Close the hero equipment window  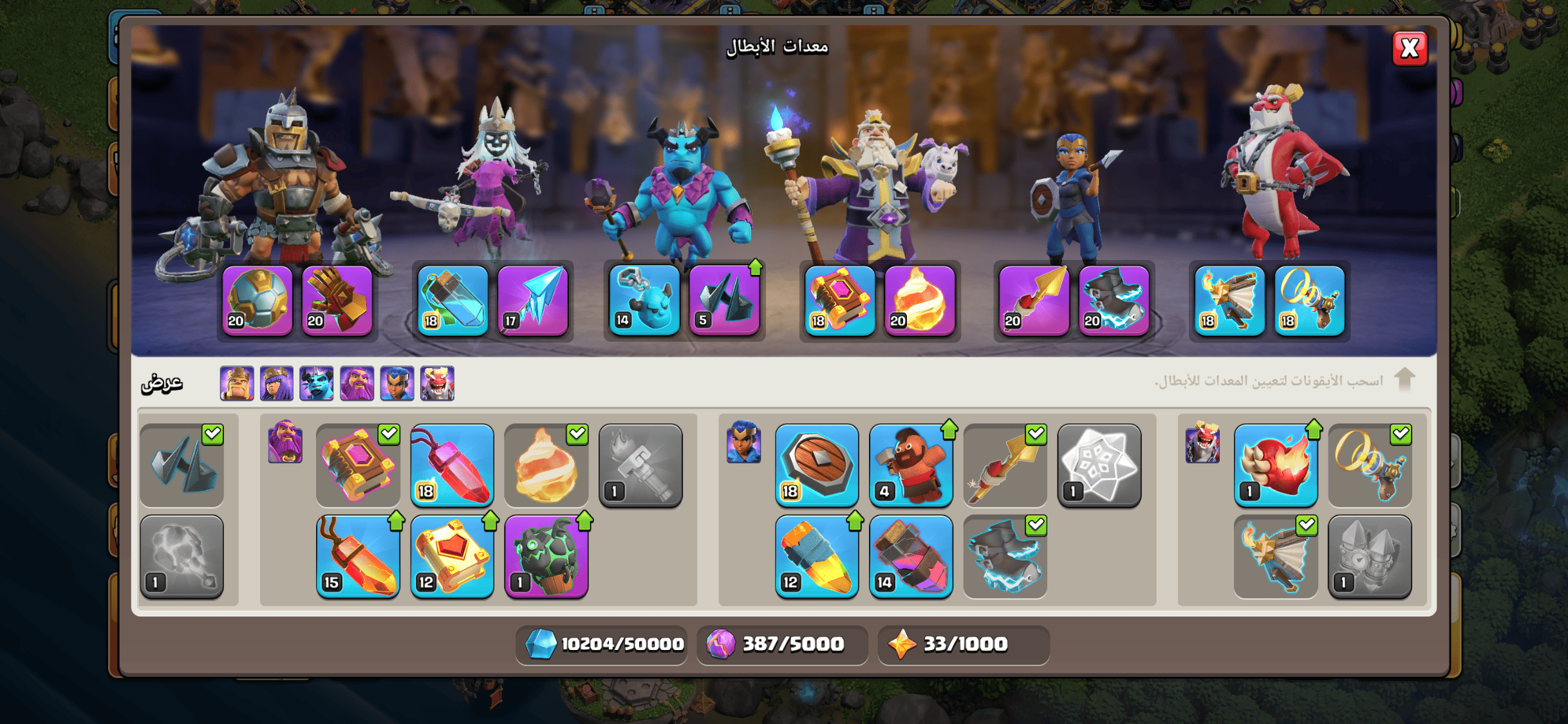(1409, 48)
